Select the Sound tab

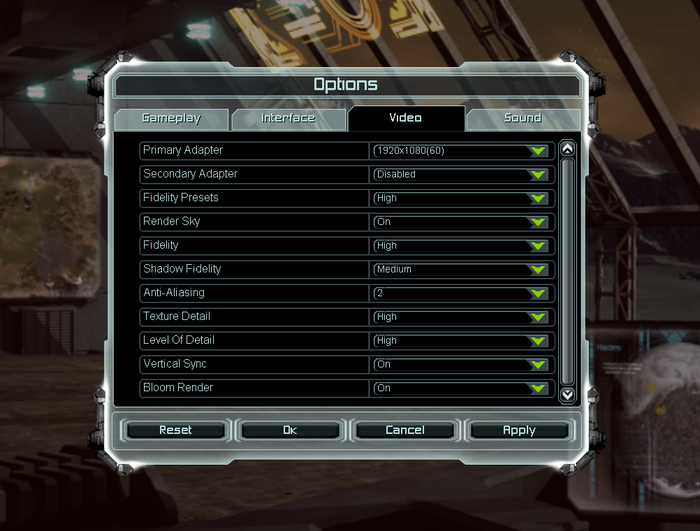(522, 118)
